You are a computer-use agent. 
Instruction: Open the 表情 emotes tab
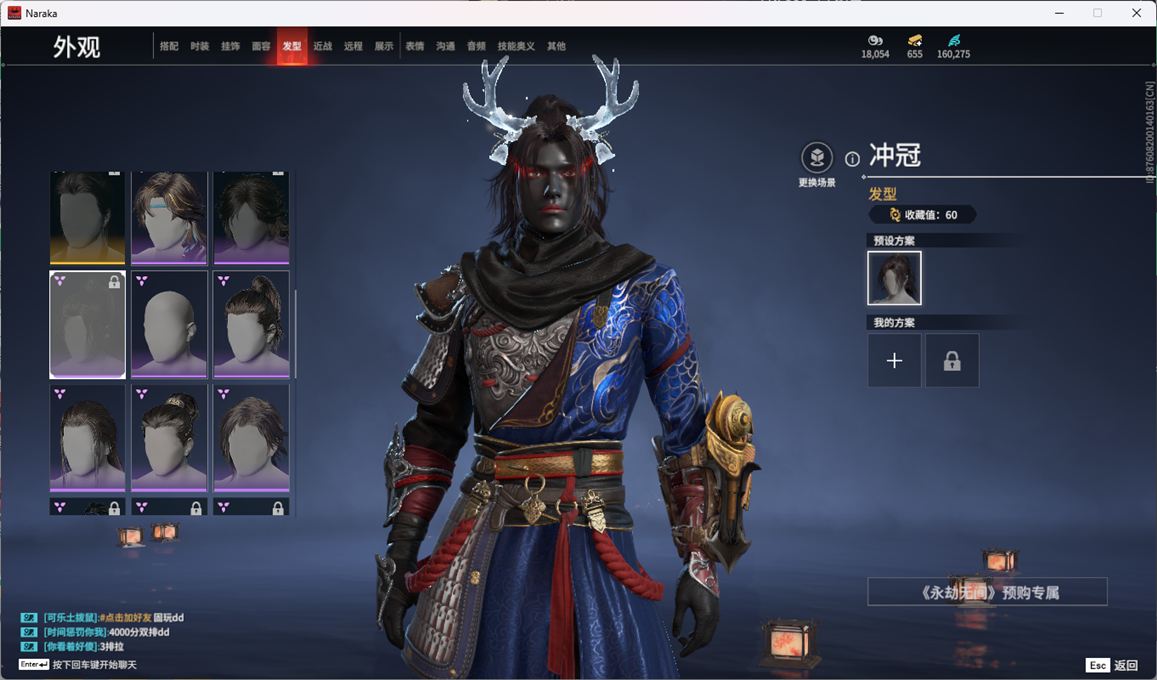[x=415, y=46]
